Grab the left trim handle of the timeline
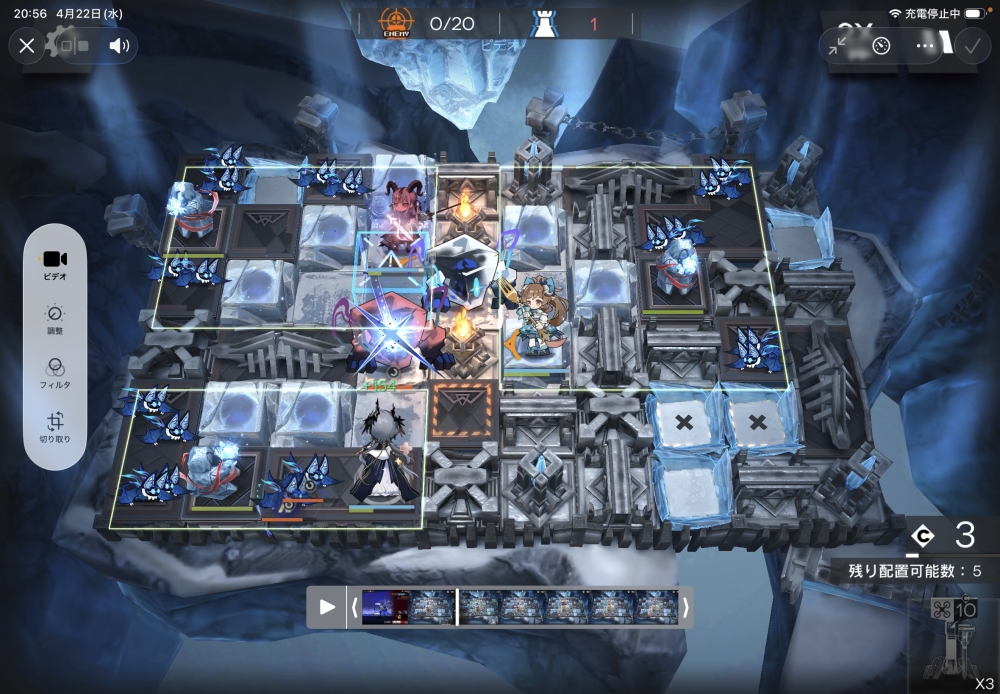This screenshot has width=1000, height=694. coord(354,607)
